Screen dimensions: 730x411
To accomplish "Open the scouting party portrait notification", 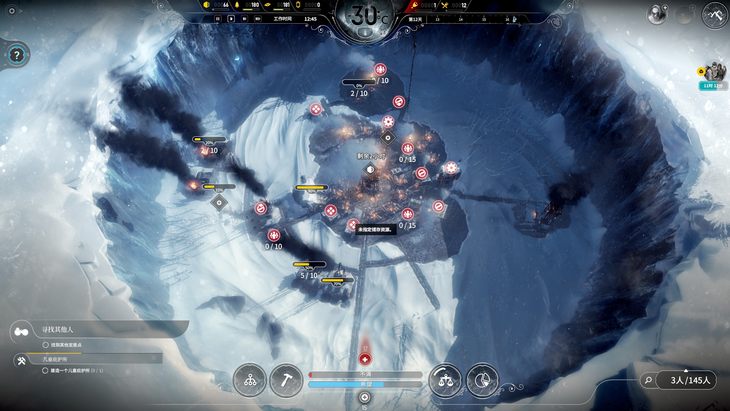I will click(x=714, y=72).
